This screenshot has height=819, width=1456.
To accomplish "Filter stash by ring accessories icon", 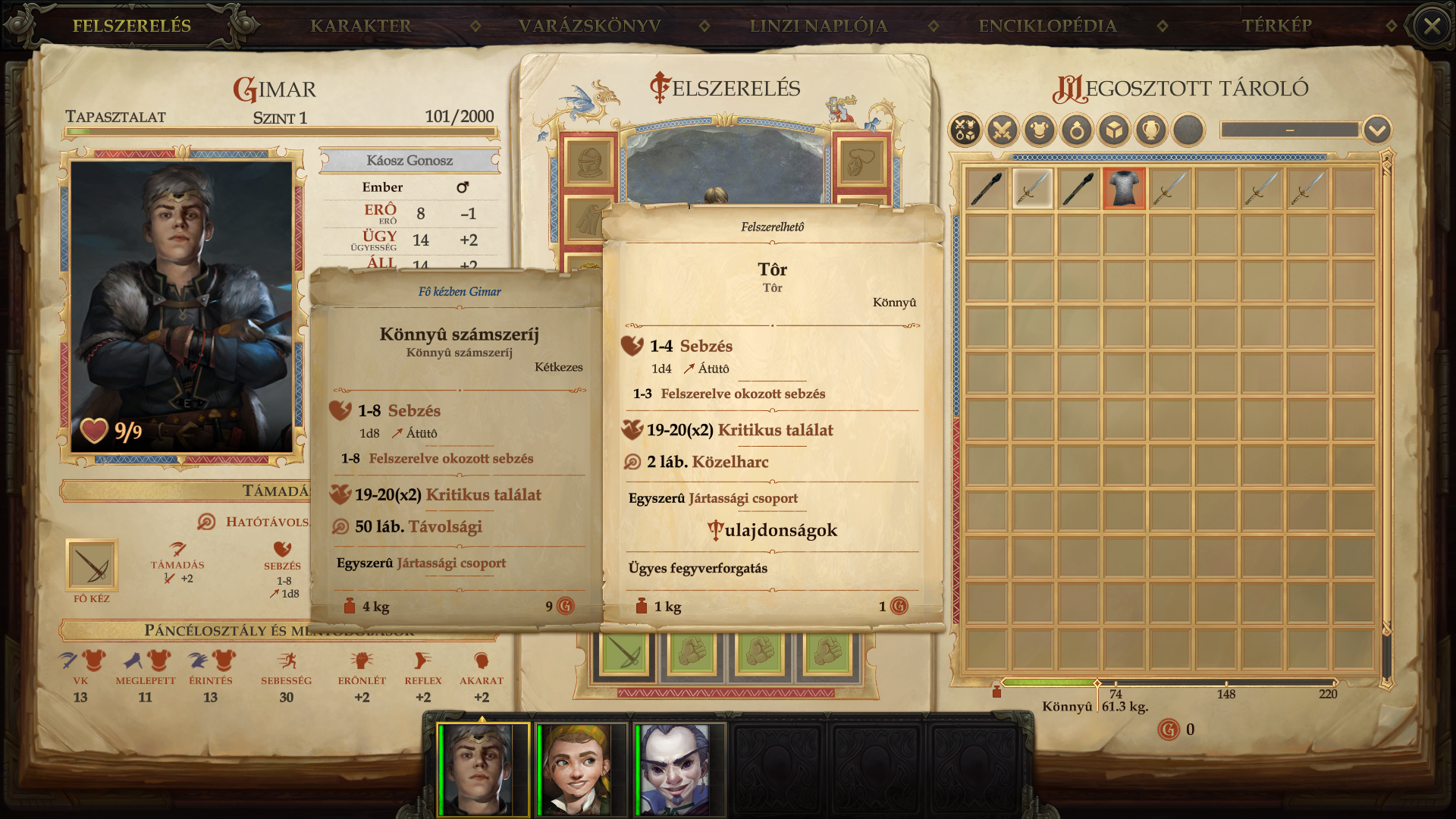I will 1077,130.
